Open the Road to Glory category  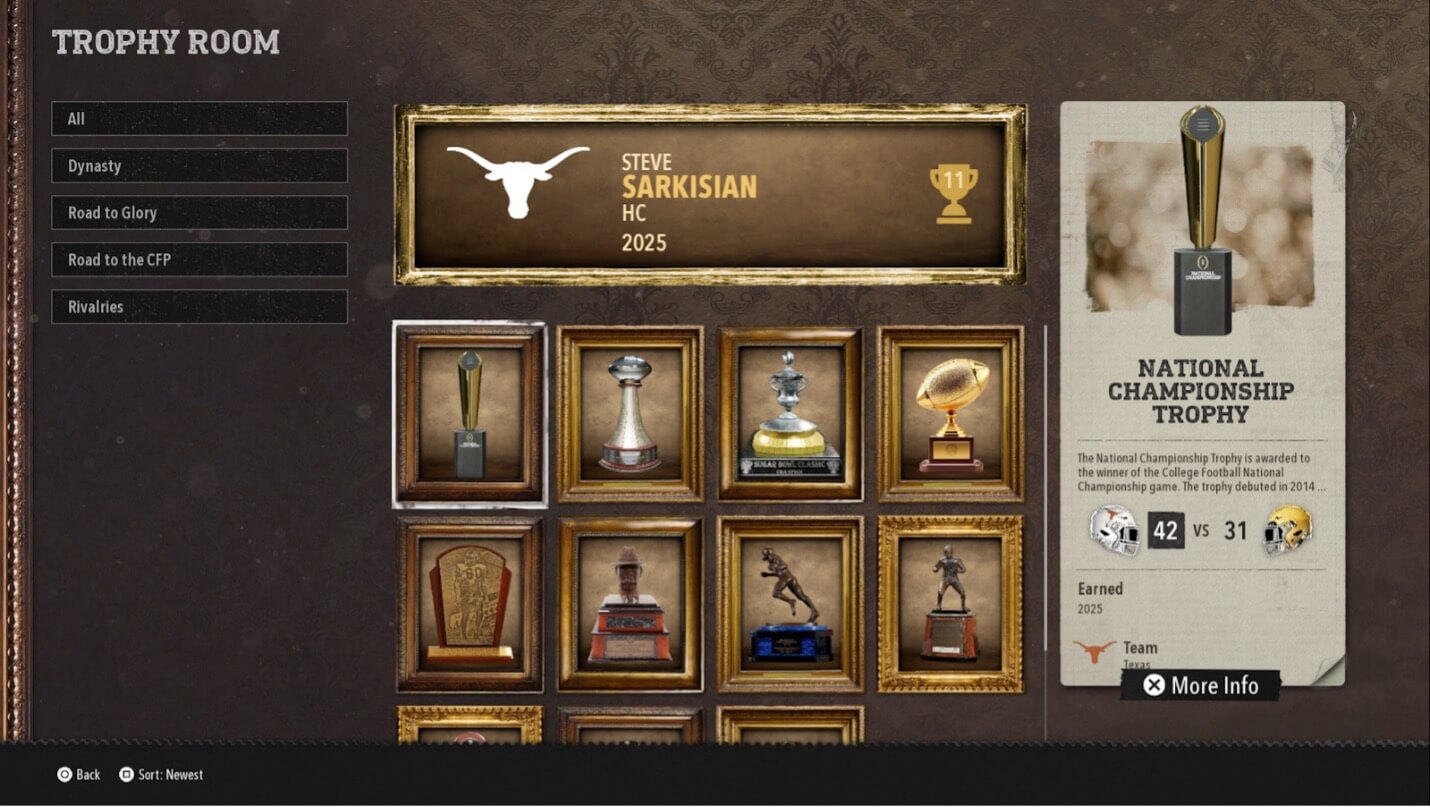click(x=199, y=213)
